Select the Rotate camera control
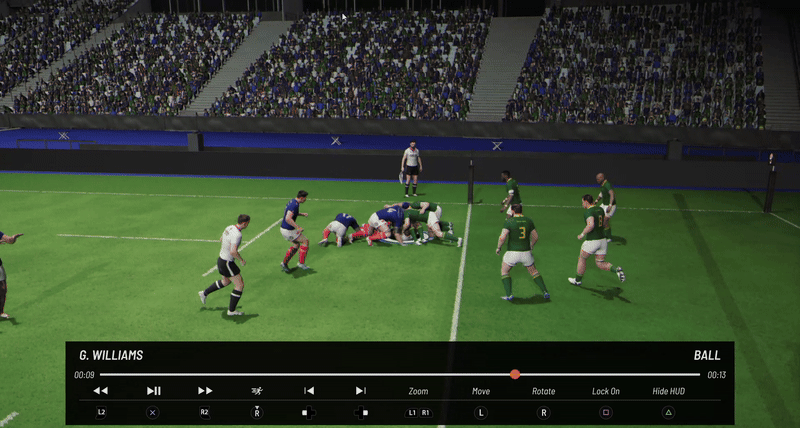This screenshot has width=800, height=428. click(544, 391)
